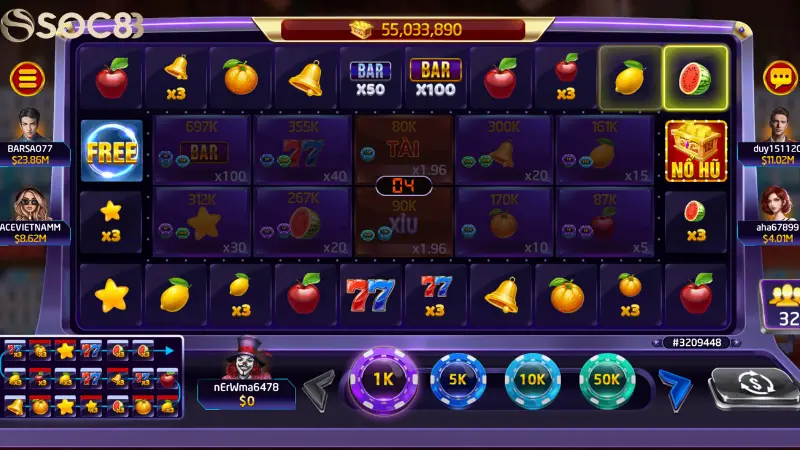Open the chat speech bubble
This screenshot has width=800, height=450.
coord(779,76)
